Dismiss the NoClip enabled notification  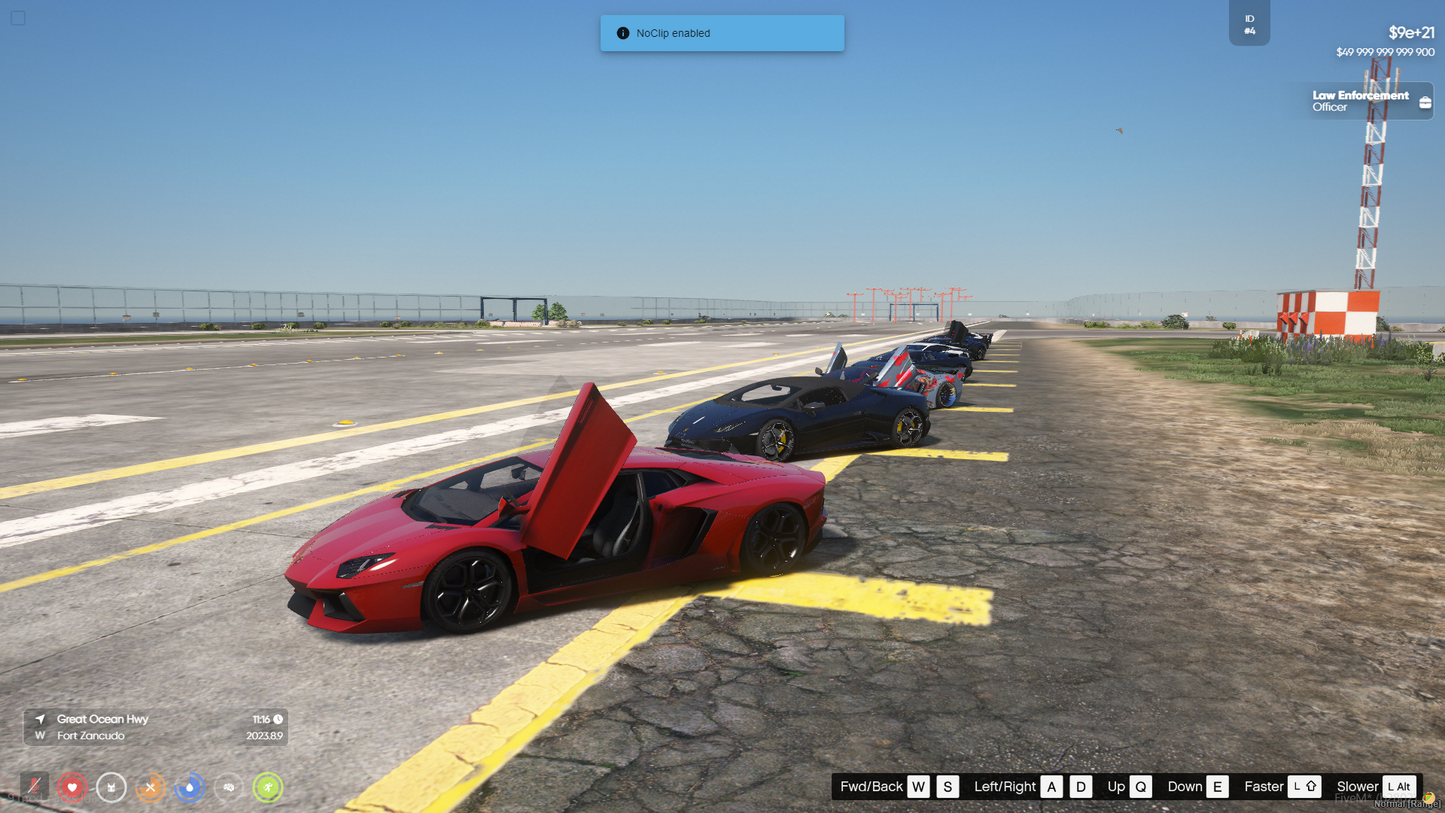722,33
